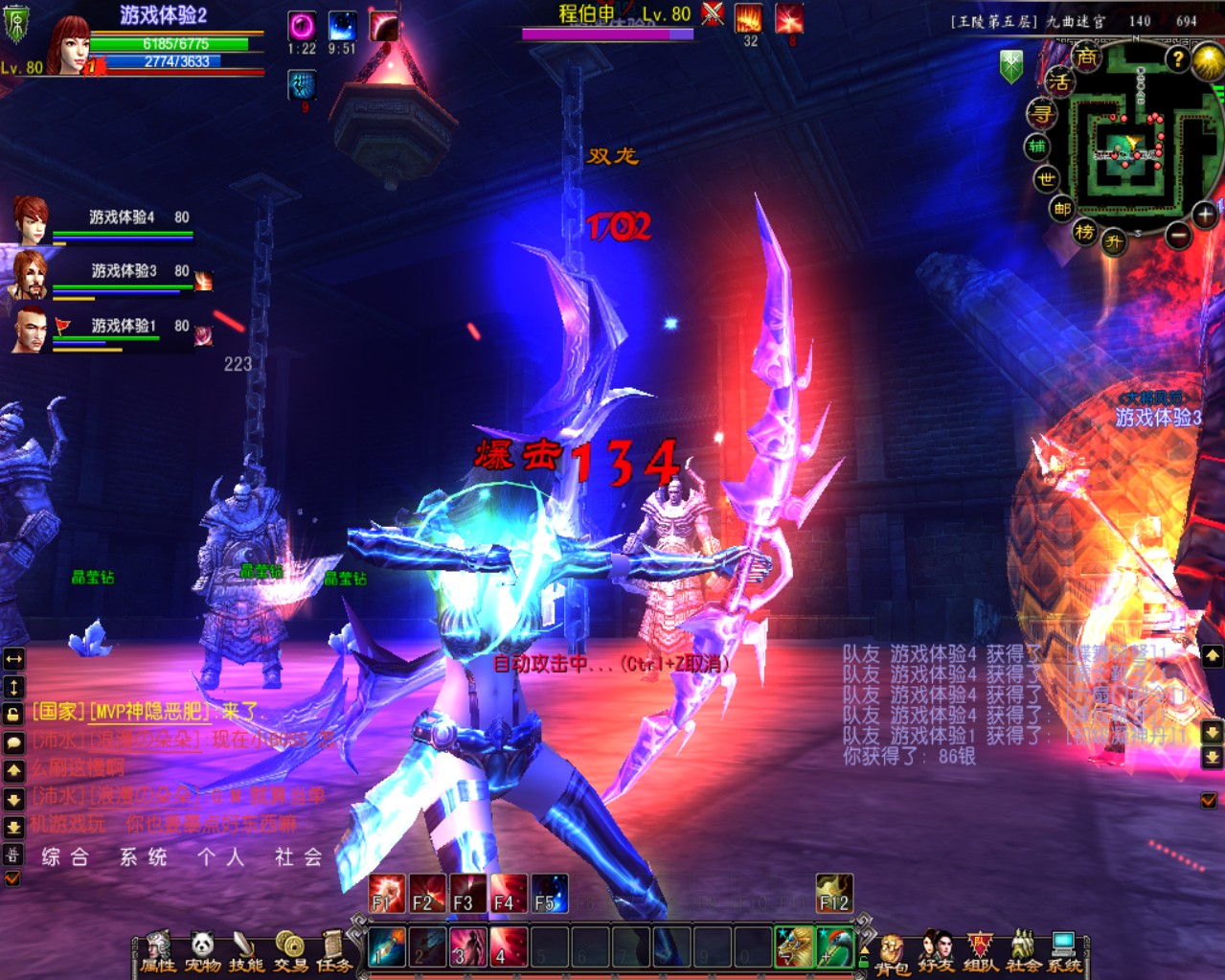Activate the F5 blue starry skill
This screenshot has width=1225, height=980.
550,894
